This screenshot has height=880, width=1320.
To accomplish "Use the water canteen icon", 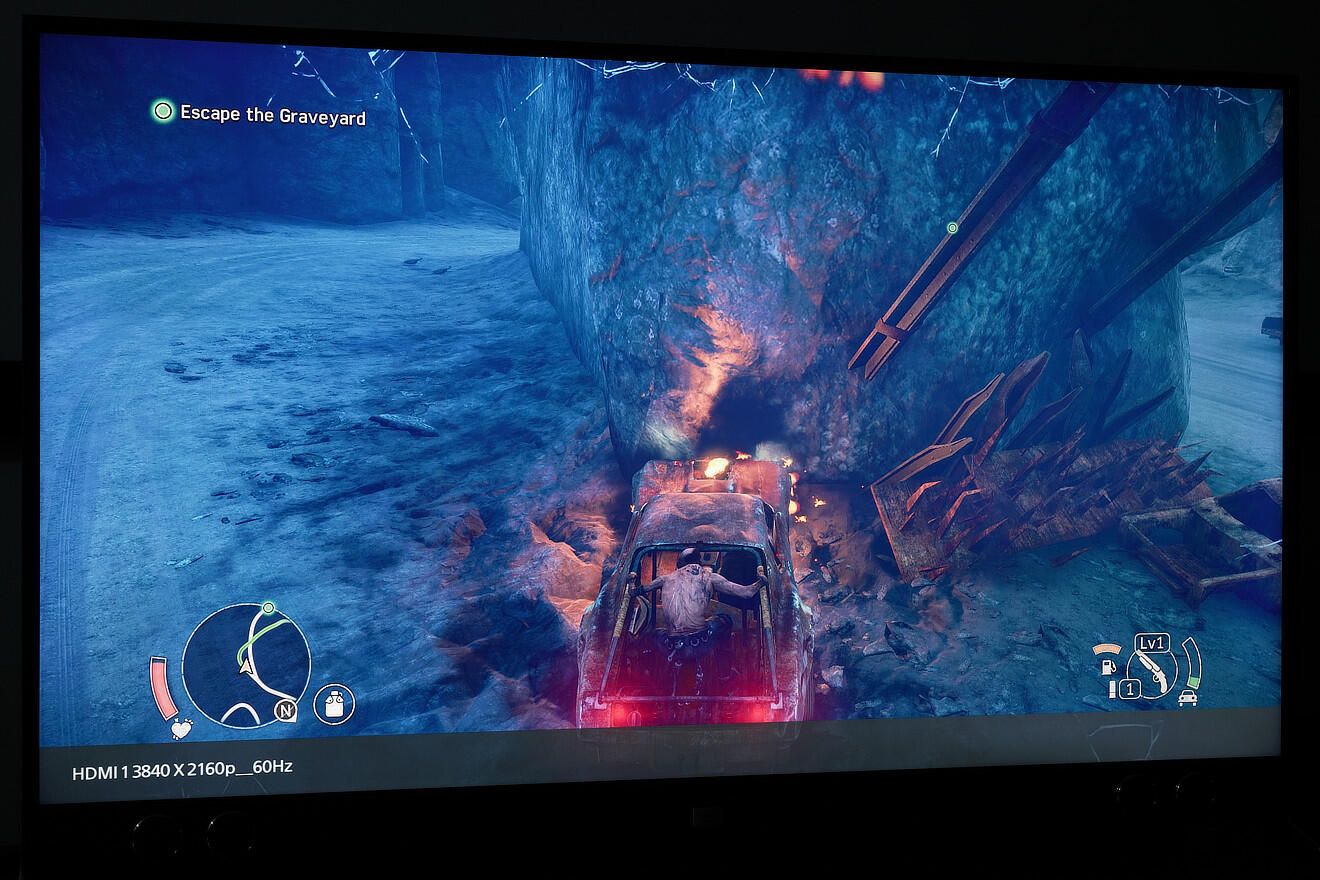I will click(x=334, y=705).
